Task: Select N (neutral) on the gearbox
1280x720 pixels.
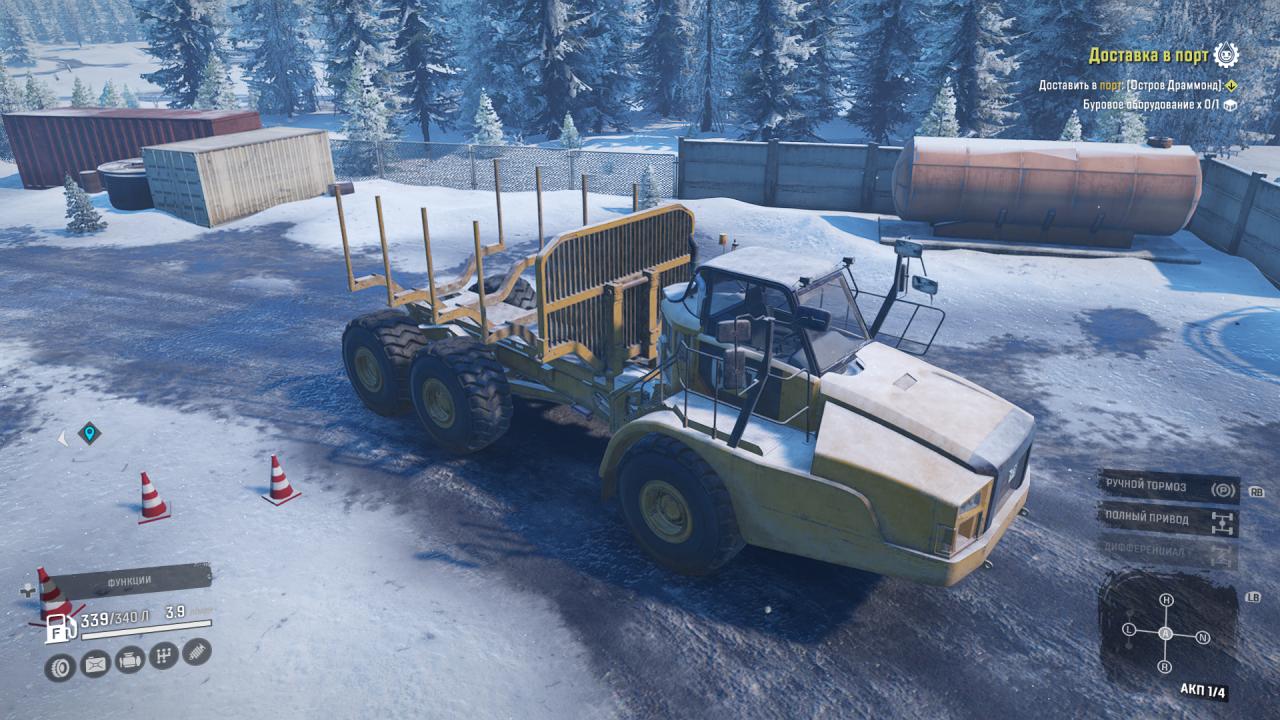Action: (x=1203, y=637)
